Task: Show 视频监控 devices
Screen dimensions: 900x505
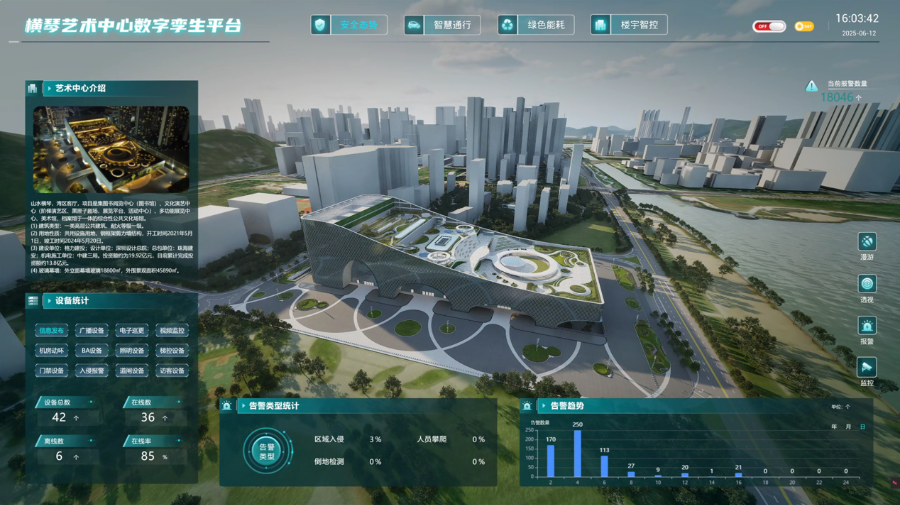Action: coord(172,330)
